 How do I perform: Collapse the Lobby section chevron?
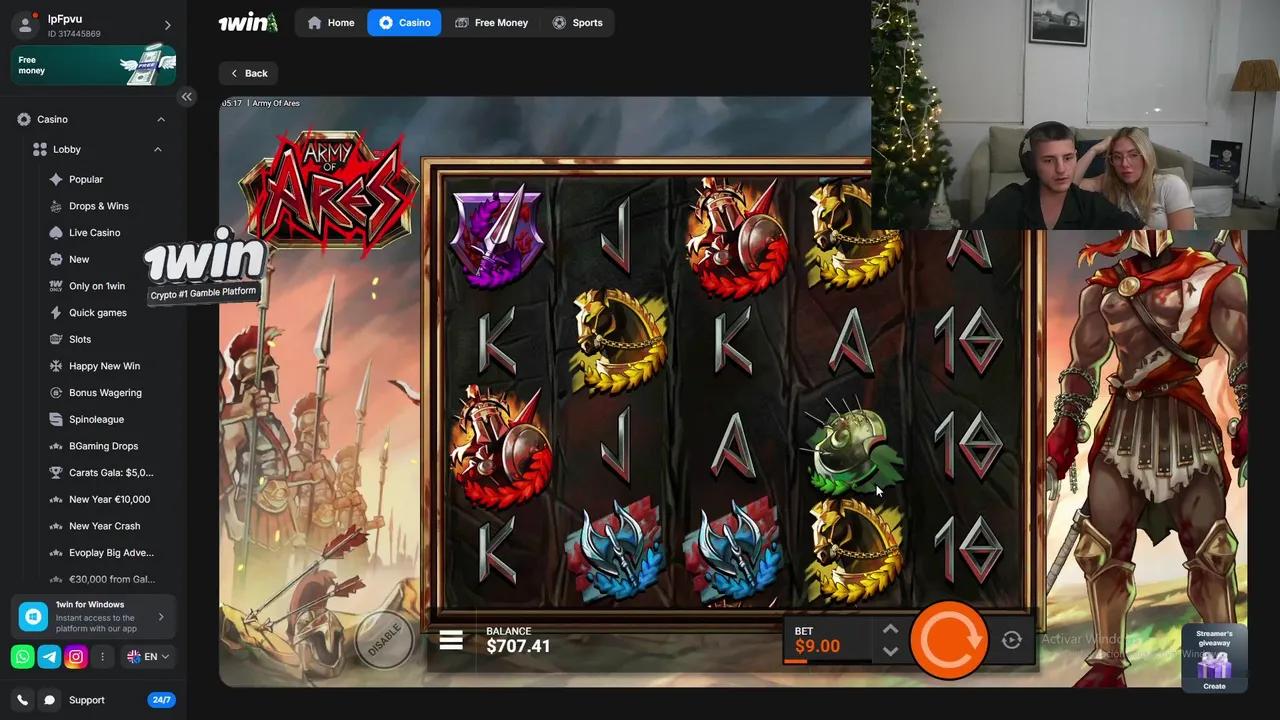coord(158,149)
